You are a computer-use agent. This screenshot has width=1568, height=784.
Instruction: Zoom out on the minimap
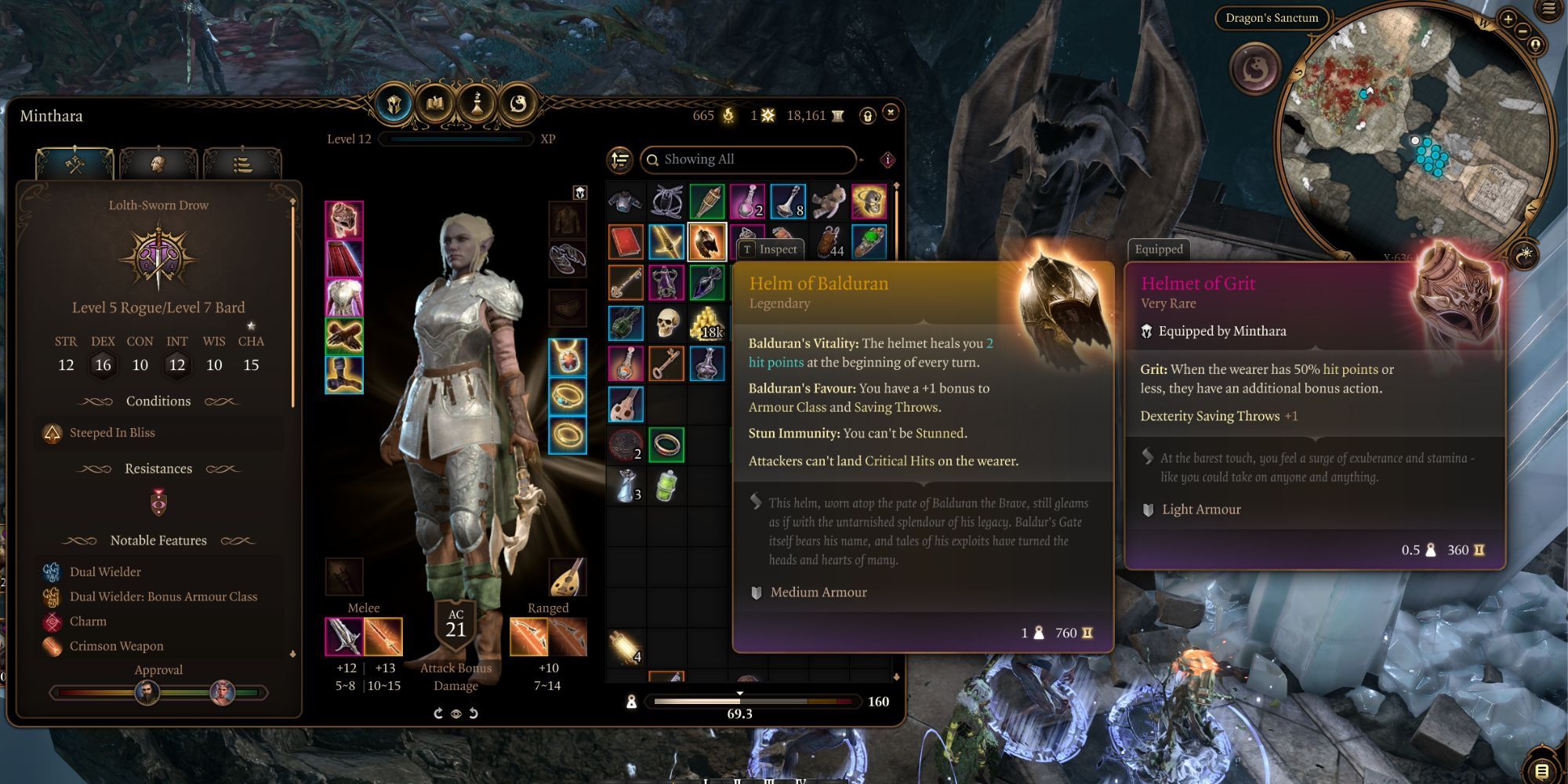pos(1523,31)
